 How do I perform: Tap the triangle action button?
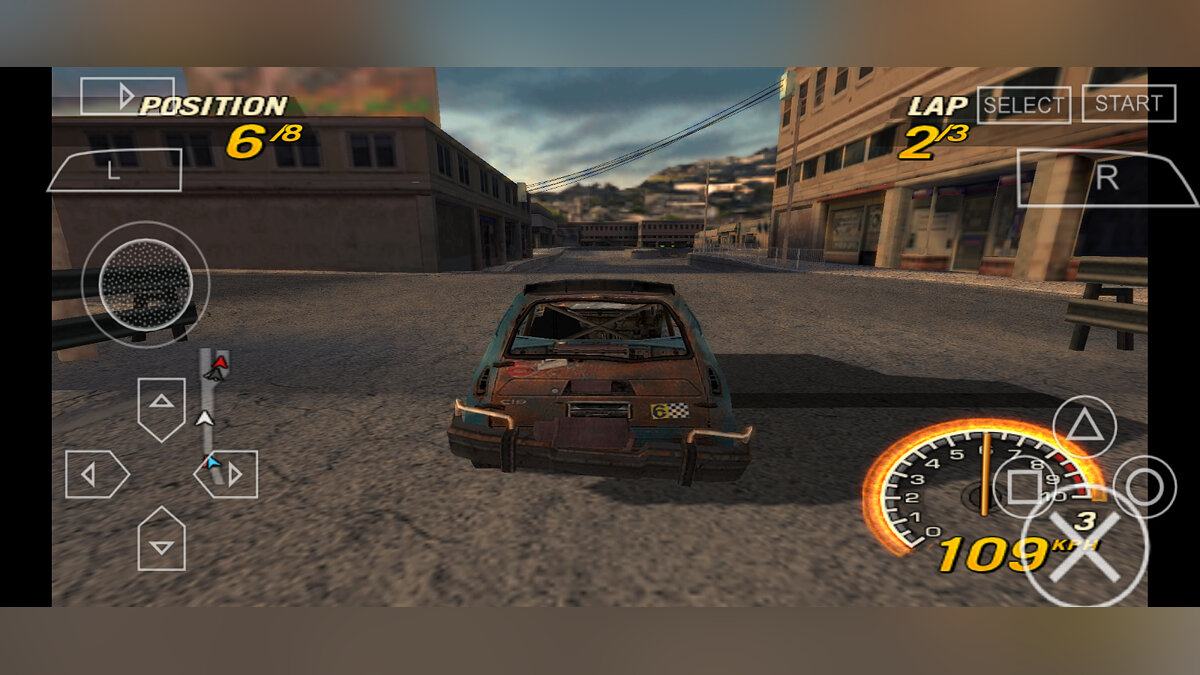[x=1084, y=427]
